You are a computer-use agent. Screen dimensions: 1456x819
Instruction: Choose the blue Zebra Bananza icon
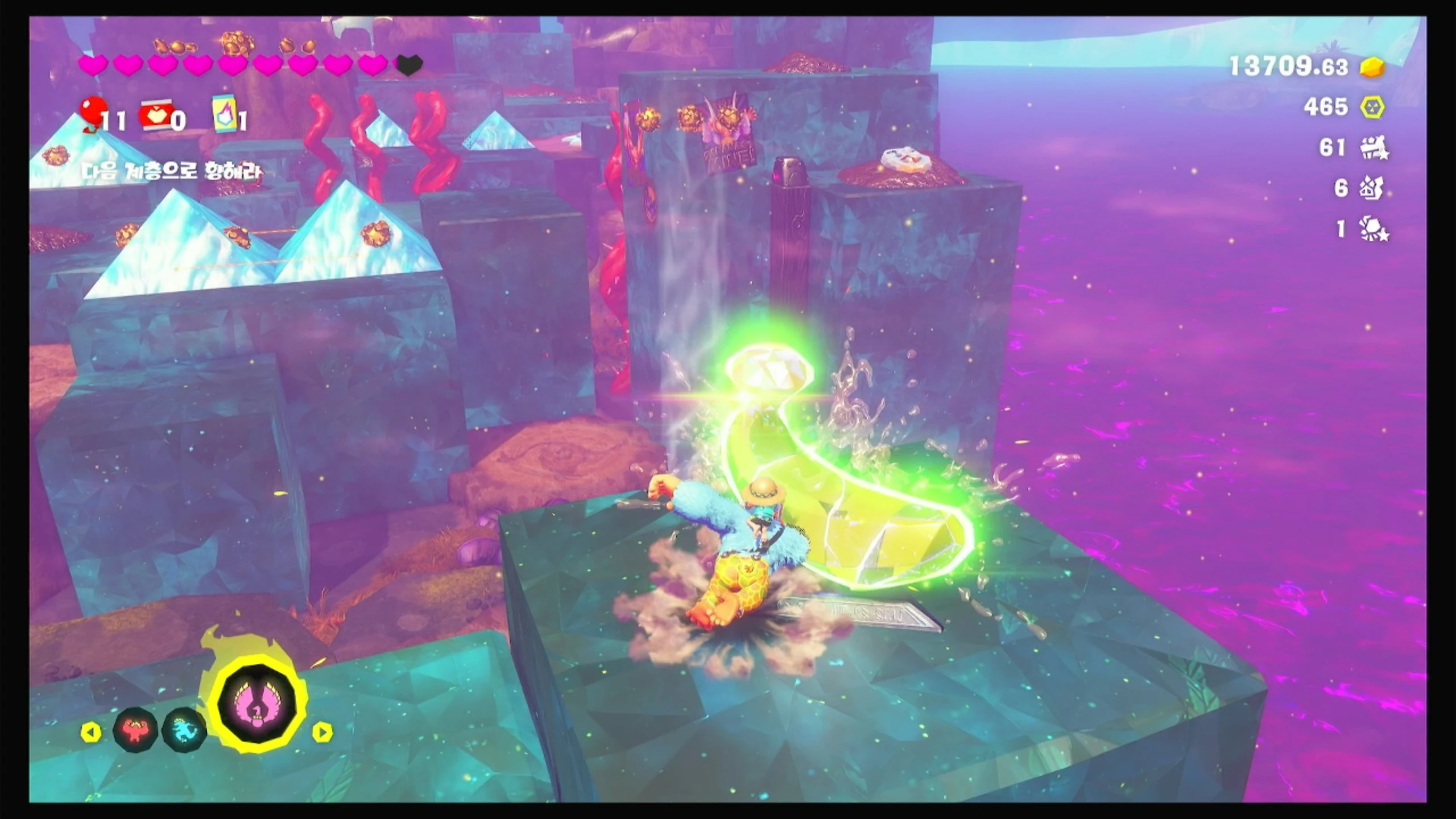pos(184,730)
